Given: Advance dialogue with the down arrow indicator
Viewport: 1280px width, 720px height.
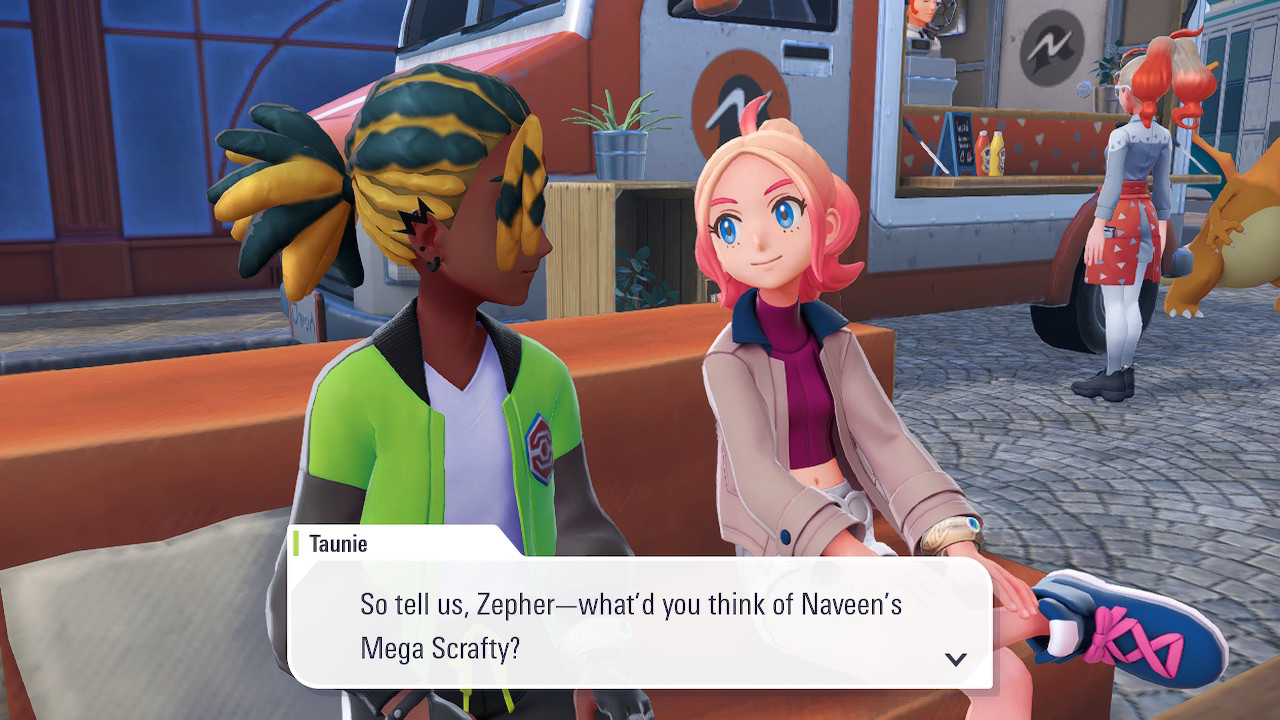Looking at the screenshot, I should (x=956, y=659).
